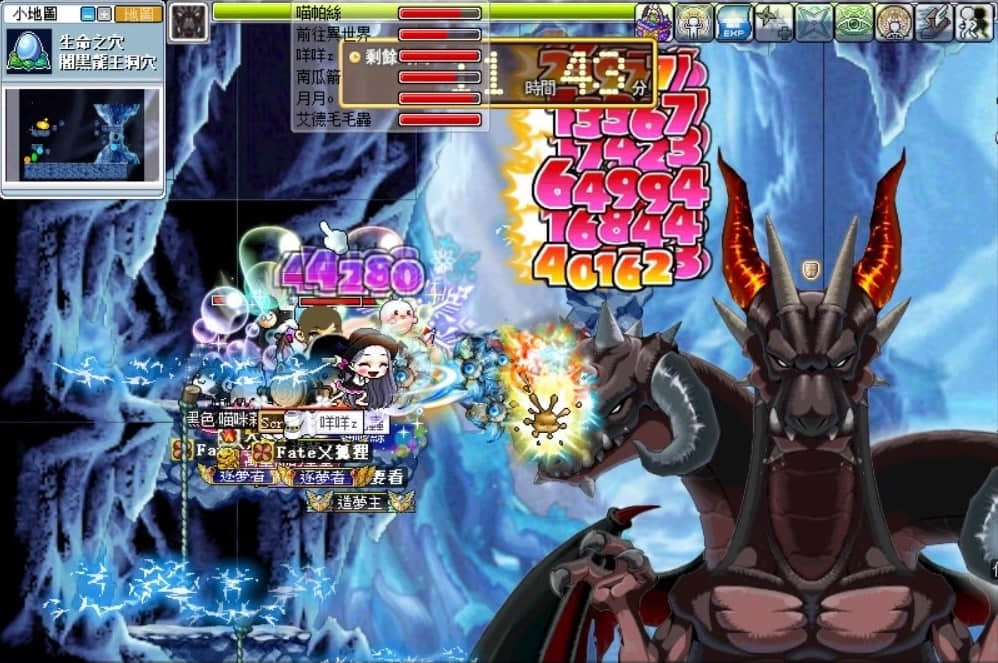Select party member 喵帕絲 in the list

tap(319, 13)
